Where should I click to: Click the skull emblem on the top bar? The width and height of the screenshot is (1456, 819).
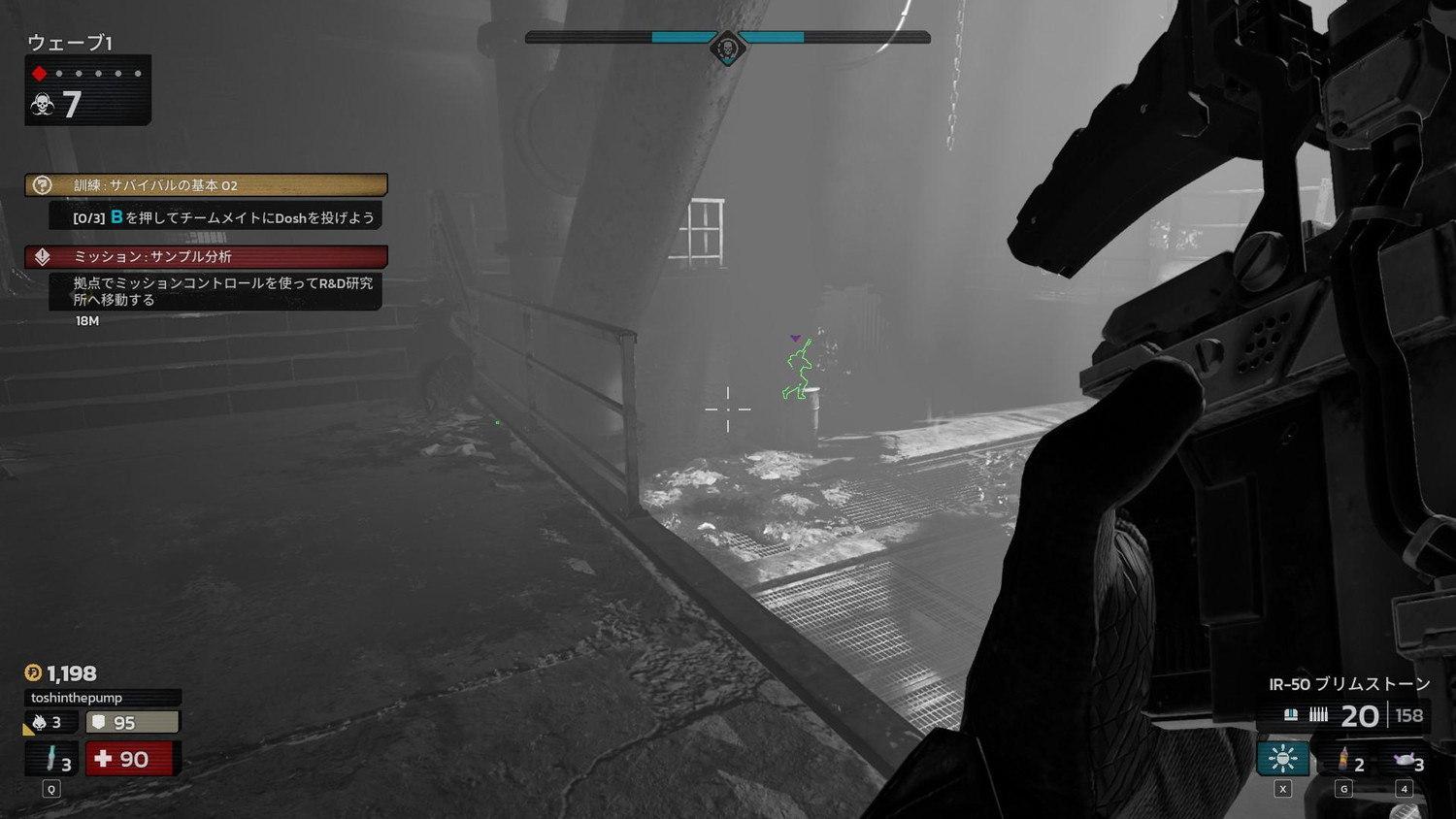click(727, 47)
